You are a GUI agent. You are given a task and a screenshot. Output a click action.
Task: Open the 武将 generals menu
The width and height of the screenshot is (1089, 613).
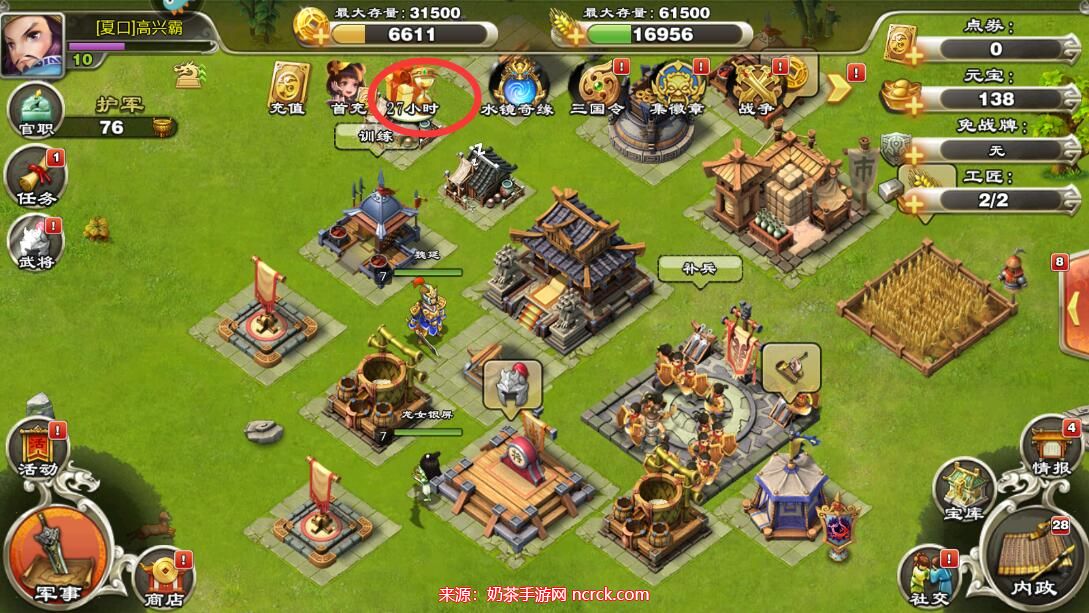(x=35, y=245)
